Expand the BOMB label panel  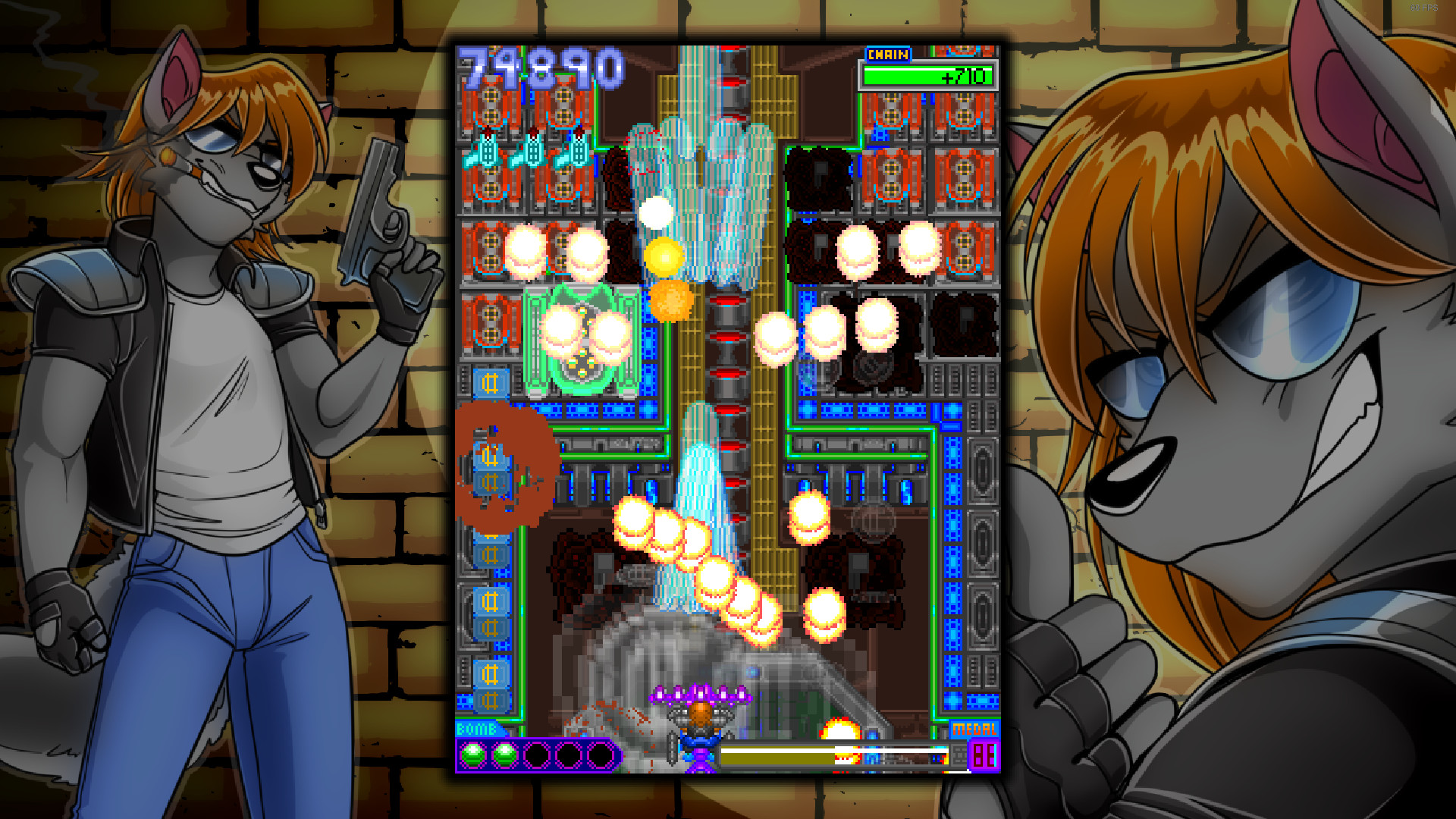pos(475,729)
